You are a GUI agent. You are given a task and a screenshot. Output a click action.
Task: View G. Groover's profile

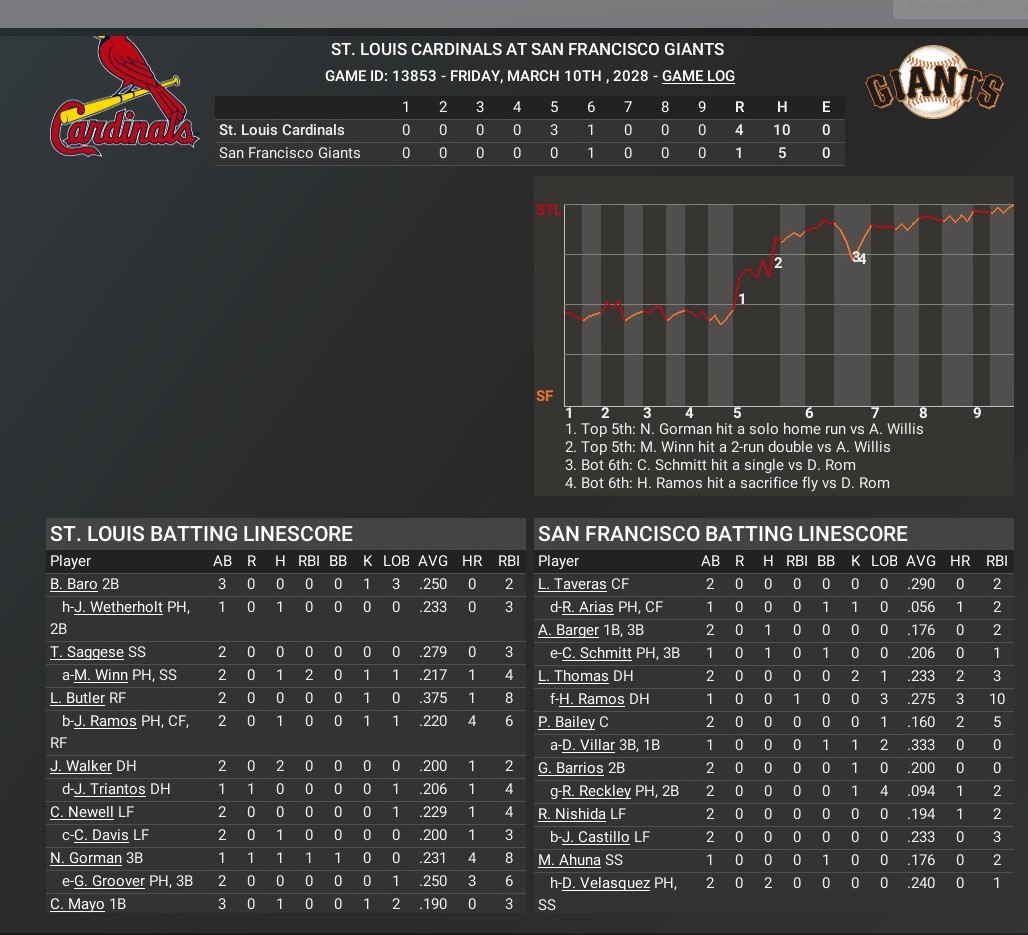click(x=108, y=881)
